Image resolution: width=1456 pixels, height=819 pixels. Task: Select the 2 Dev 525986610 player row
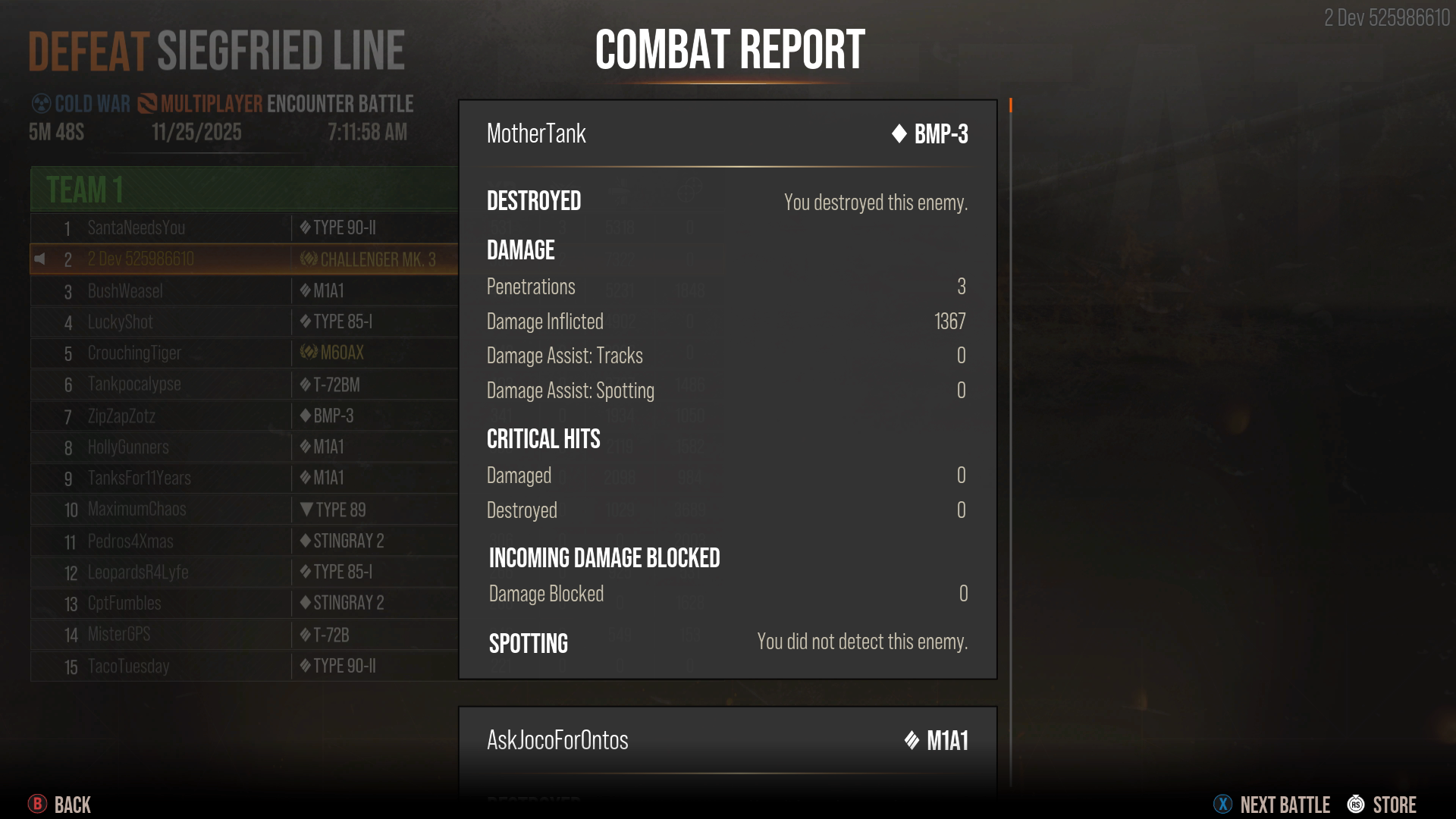[x=141, y=259]
